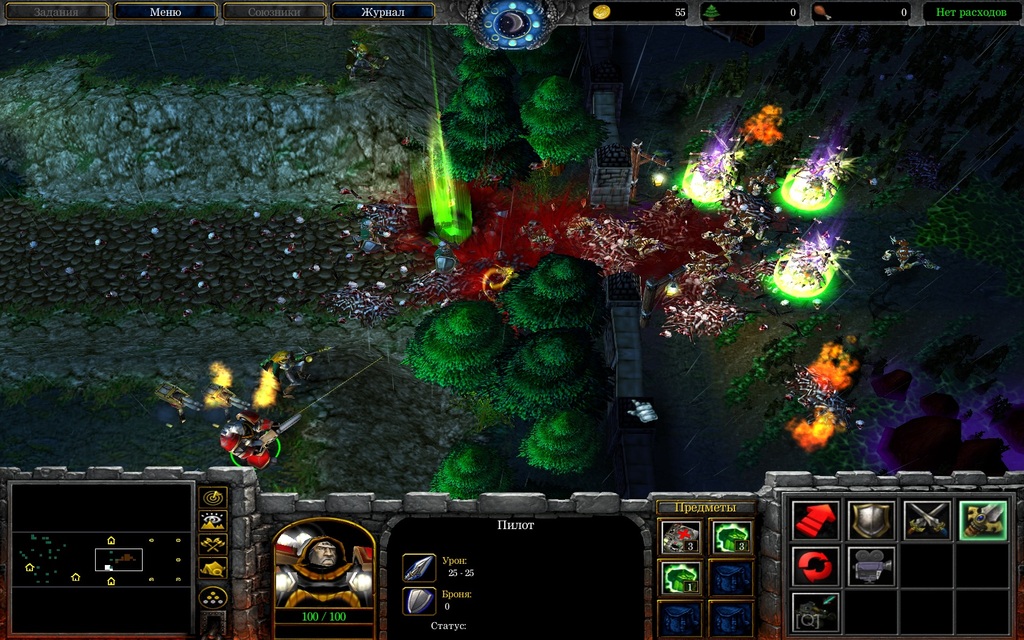
Task: Activate the red circular arrows command
Action: point(815,566)
